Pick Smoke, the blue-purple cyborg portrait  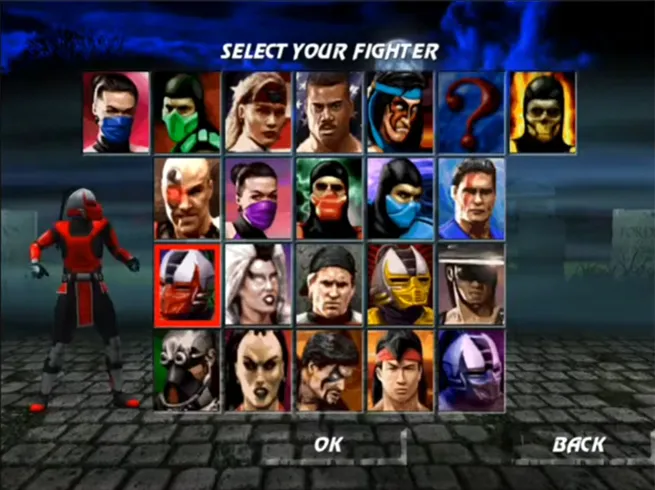472,369
